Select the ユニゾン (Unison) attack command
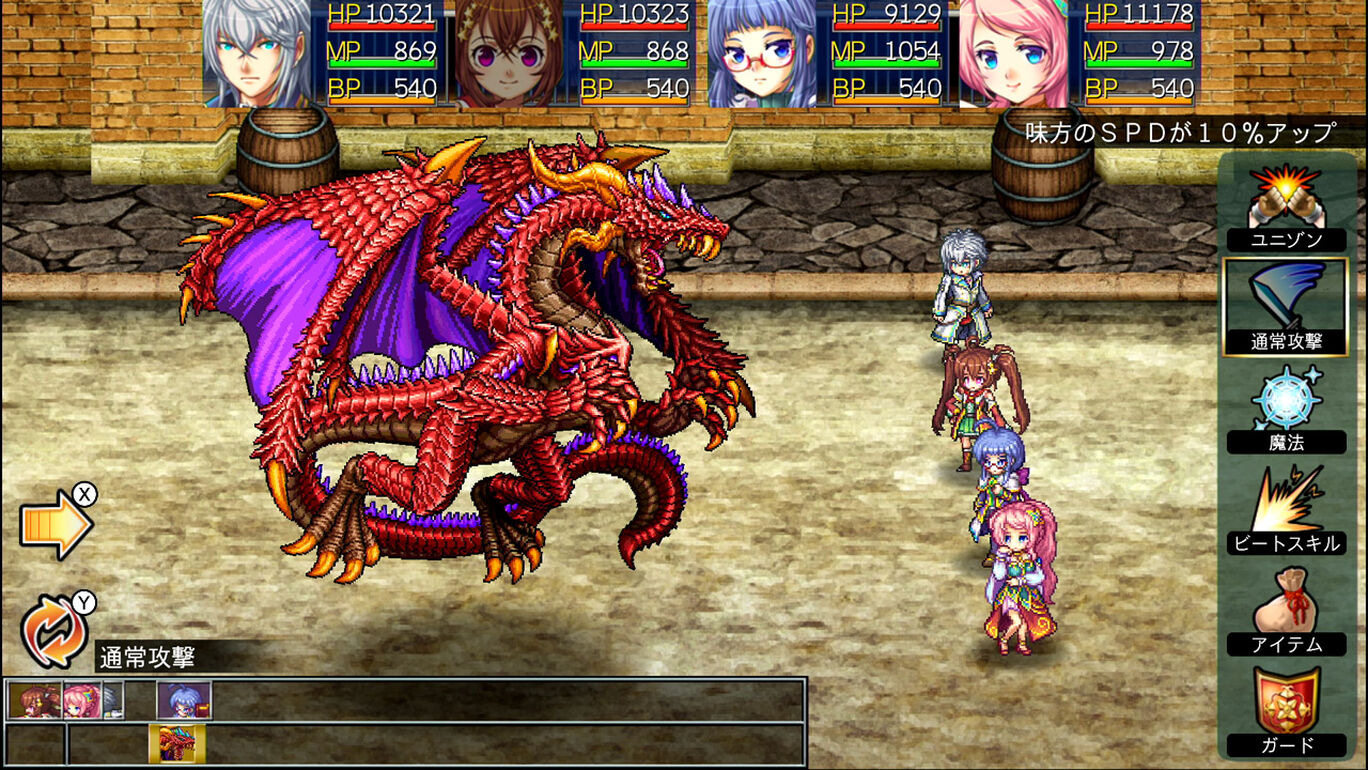The image size is (1368, 770). 1288,210
